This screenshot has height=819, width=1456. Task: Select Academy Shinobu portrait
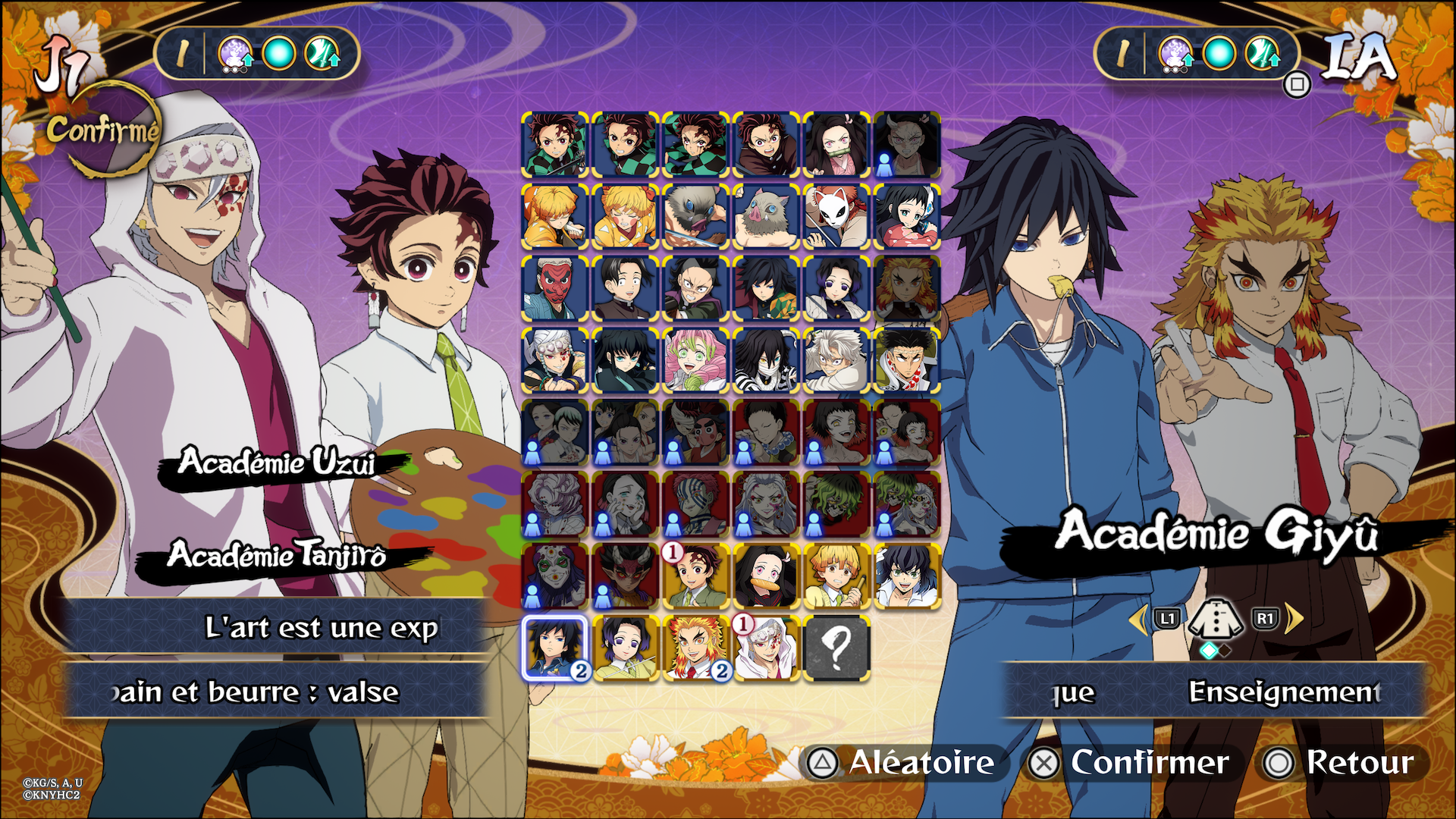[x=625, y=648]
